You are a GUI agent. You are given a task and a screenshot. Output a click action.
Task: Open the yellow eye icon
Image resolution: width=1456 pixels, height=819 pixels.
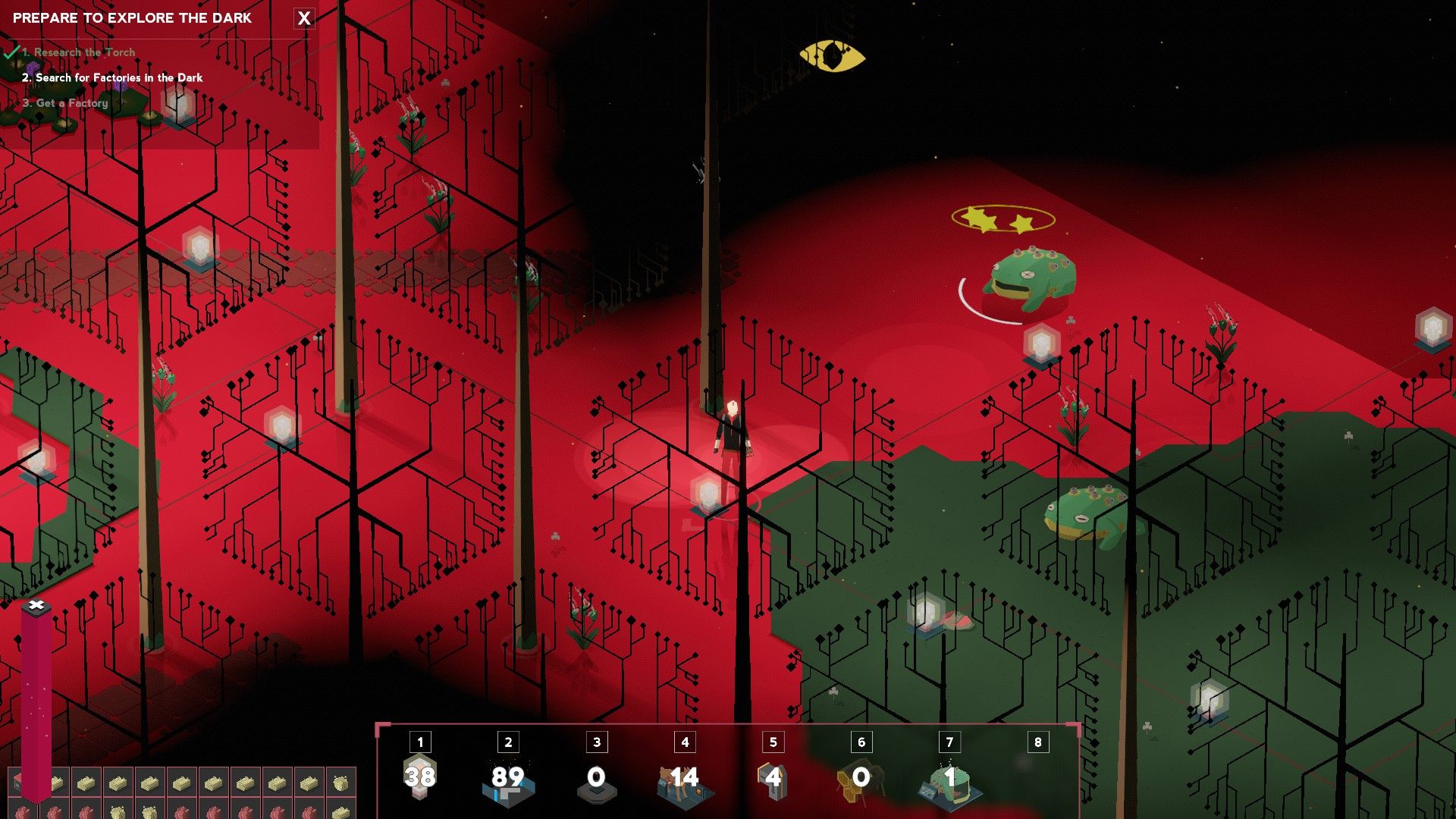point(832,56)
